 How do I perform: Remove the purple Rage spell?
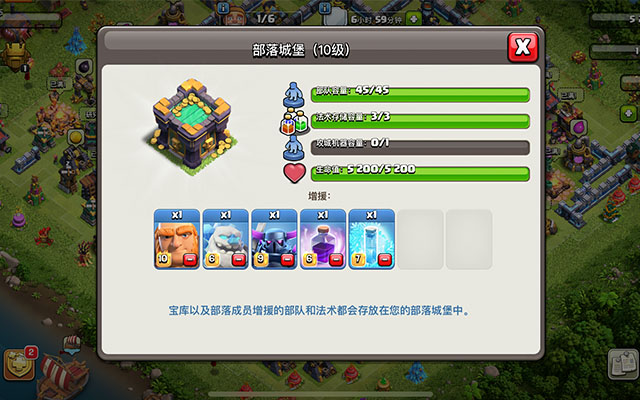336,260
